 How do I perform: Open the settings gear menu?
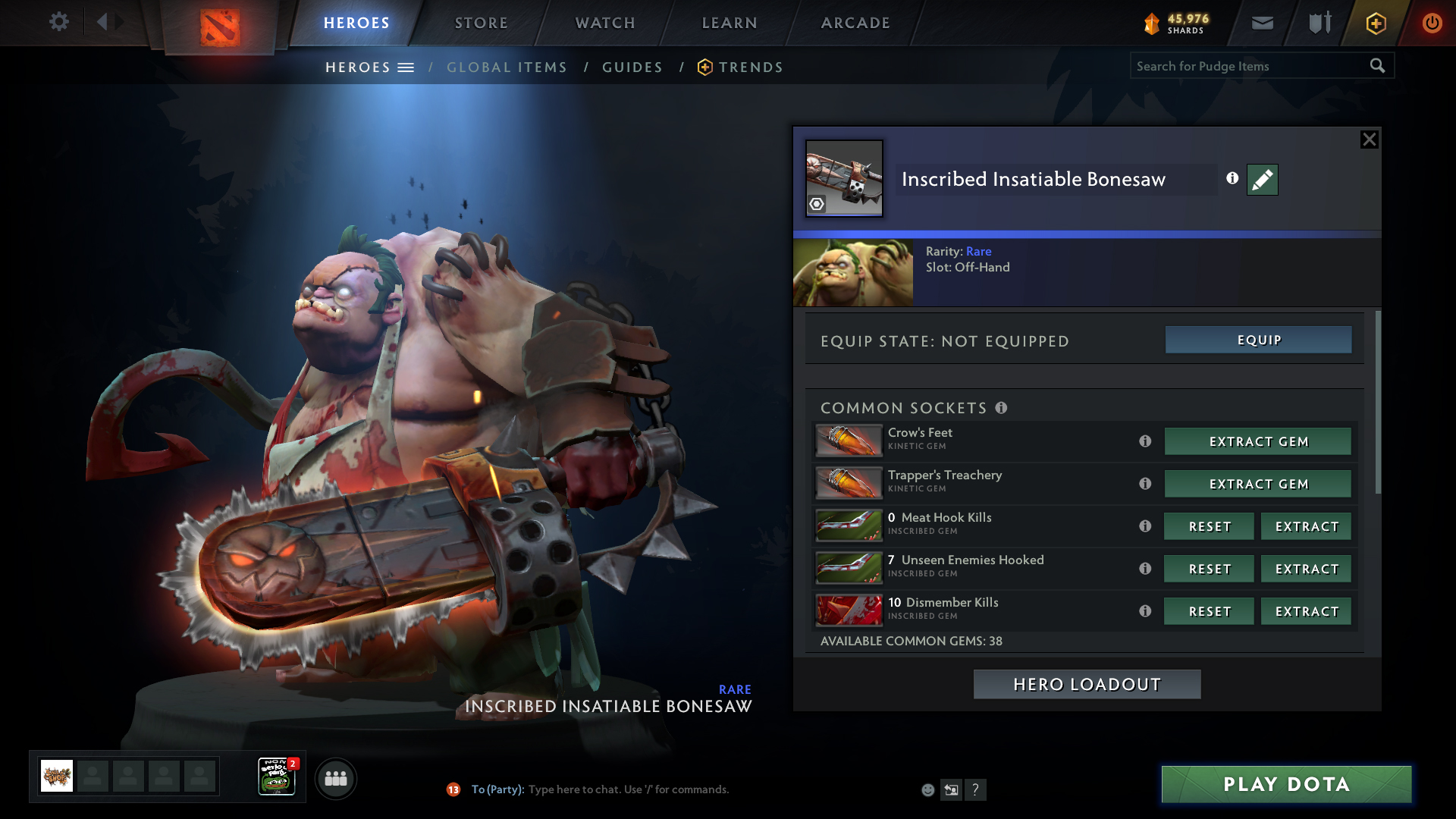click(x=58, y=22)
